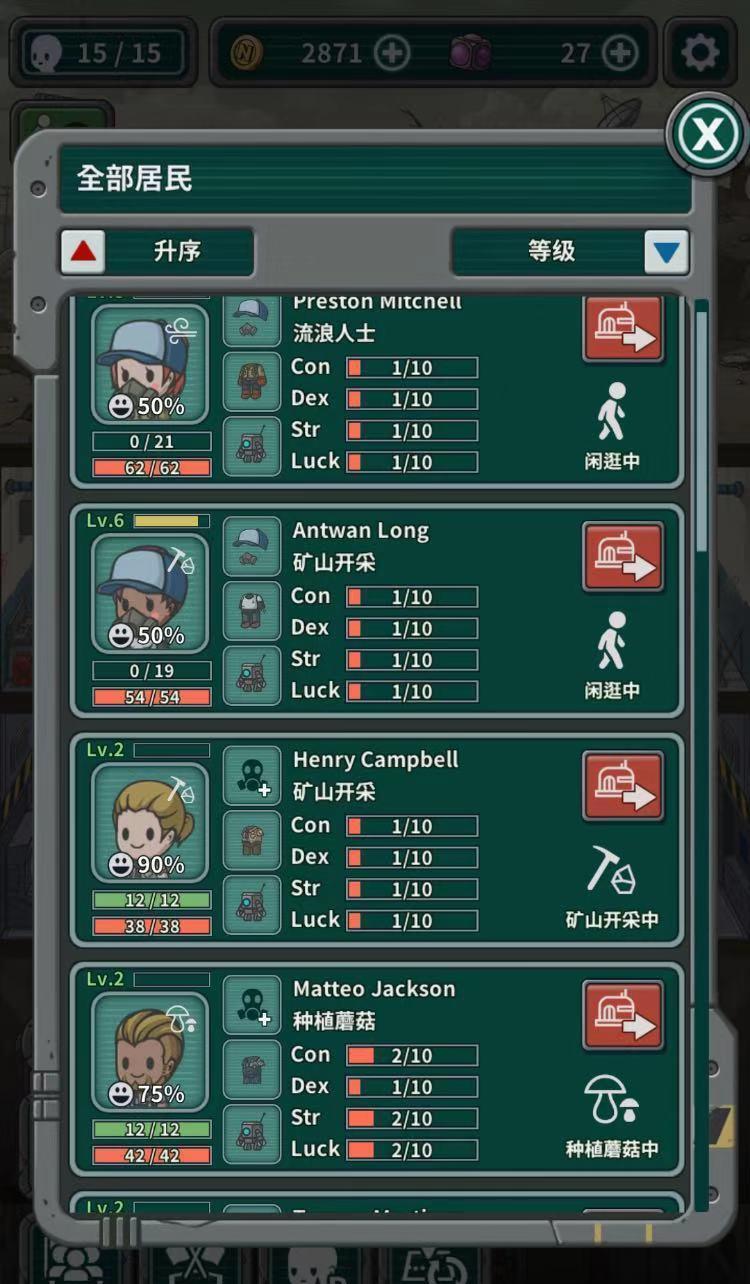Open Matteo Jackson's gas mask equipment slot
This screenshot has height=1284, width=750.
pos(252,1005)
